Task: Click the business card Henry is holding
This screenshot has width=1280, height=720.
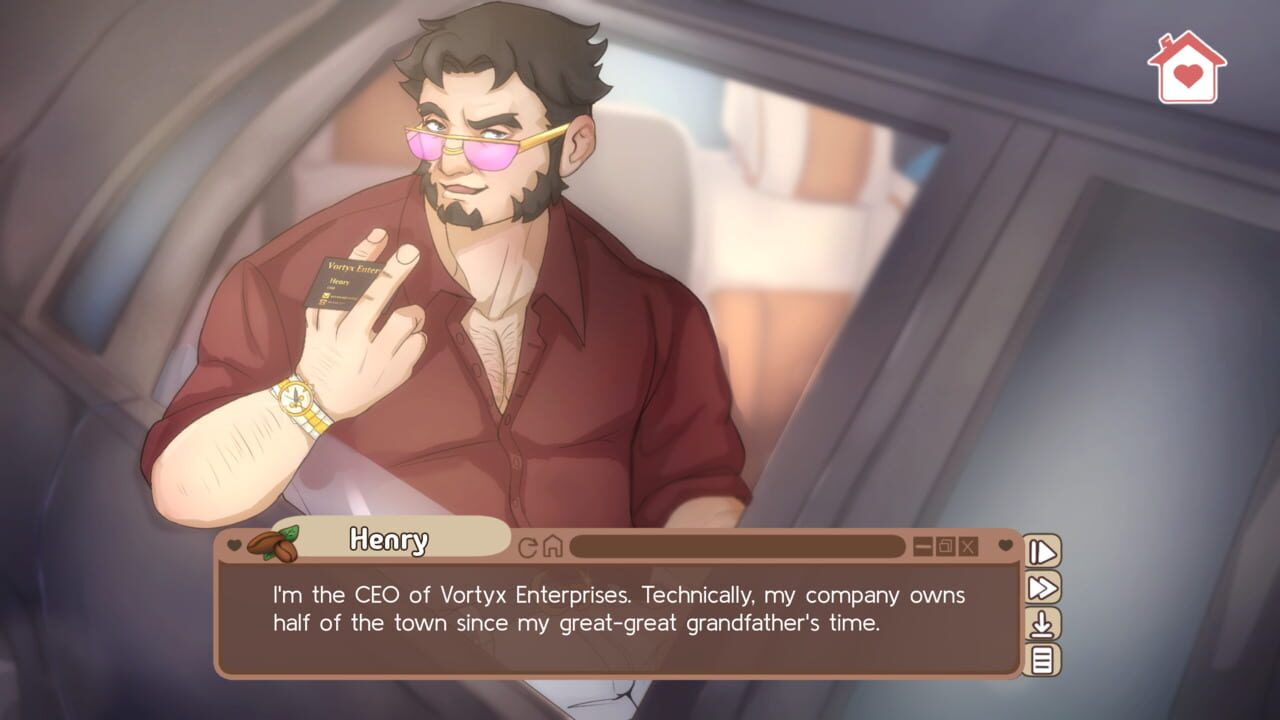Action: coord(340,282)
